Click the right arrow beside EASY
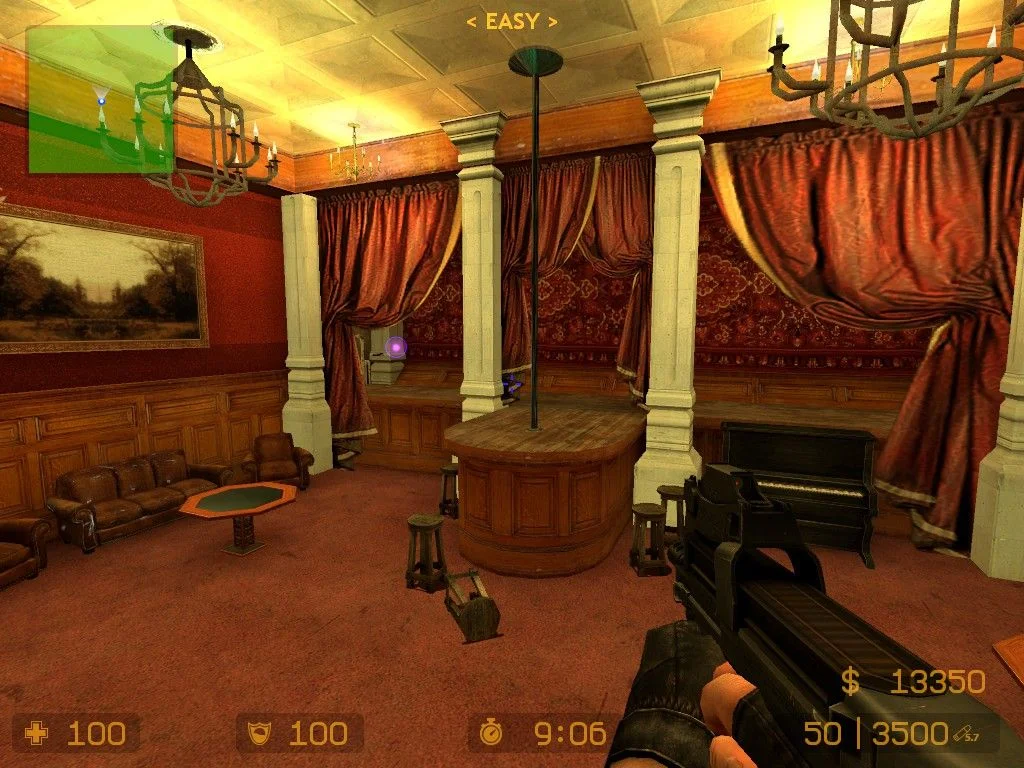1024x768 pixels. [553, 21]
